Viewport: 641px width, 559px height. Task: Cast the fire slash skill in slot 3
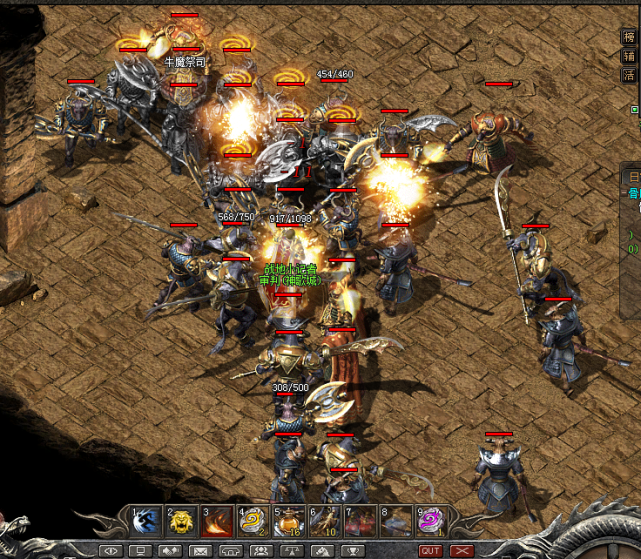coord(217,521)
